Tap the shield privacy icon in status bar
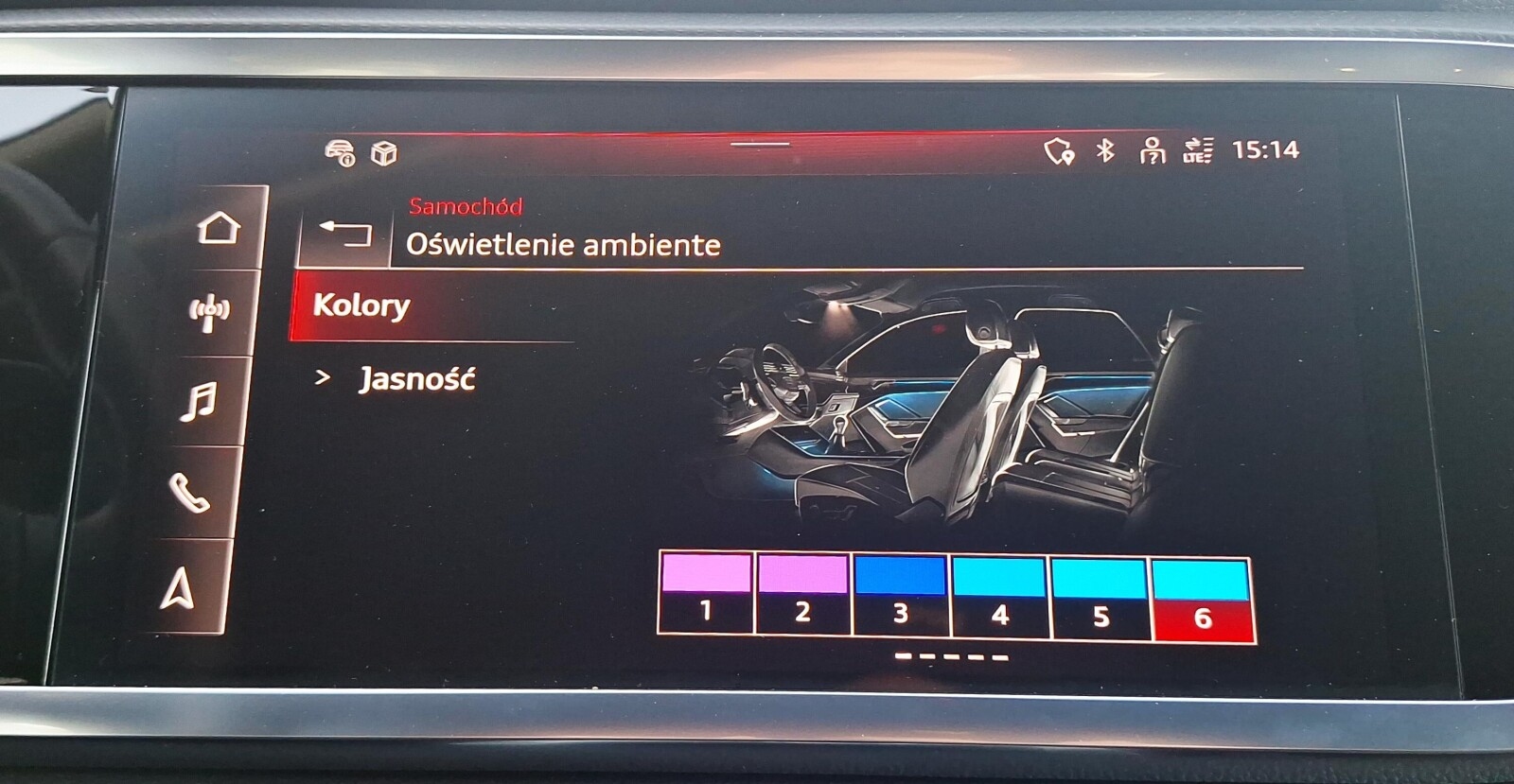 pyautogui.click(x=1060, y=149)
